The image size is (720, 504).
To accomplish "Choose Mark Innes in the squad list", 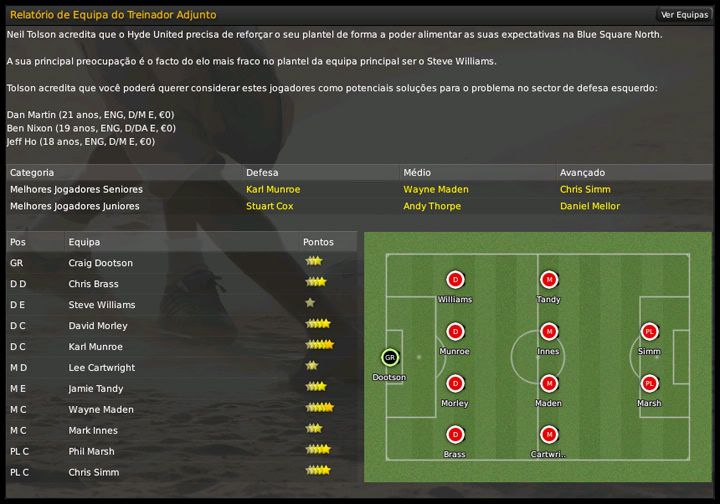I will click(x=93, y=431).
